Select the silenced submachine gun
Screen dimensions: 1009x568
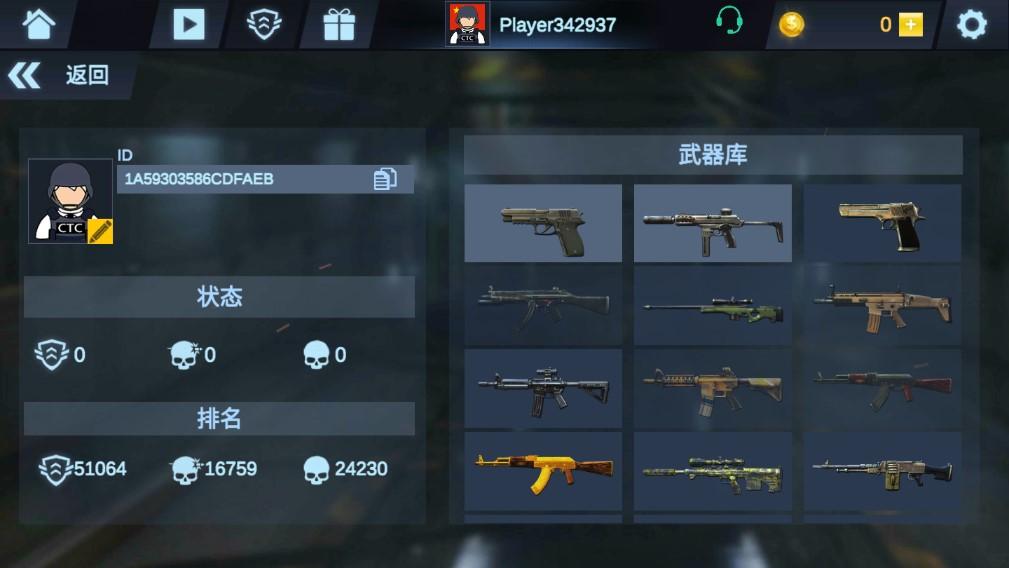pyautogui.click(x=712, y=223)
